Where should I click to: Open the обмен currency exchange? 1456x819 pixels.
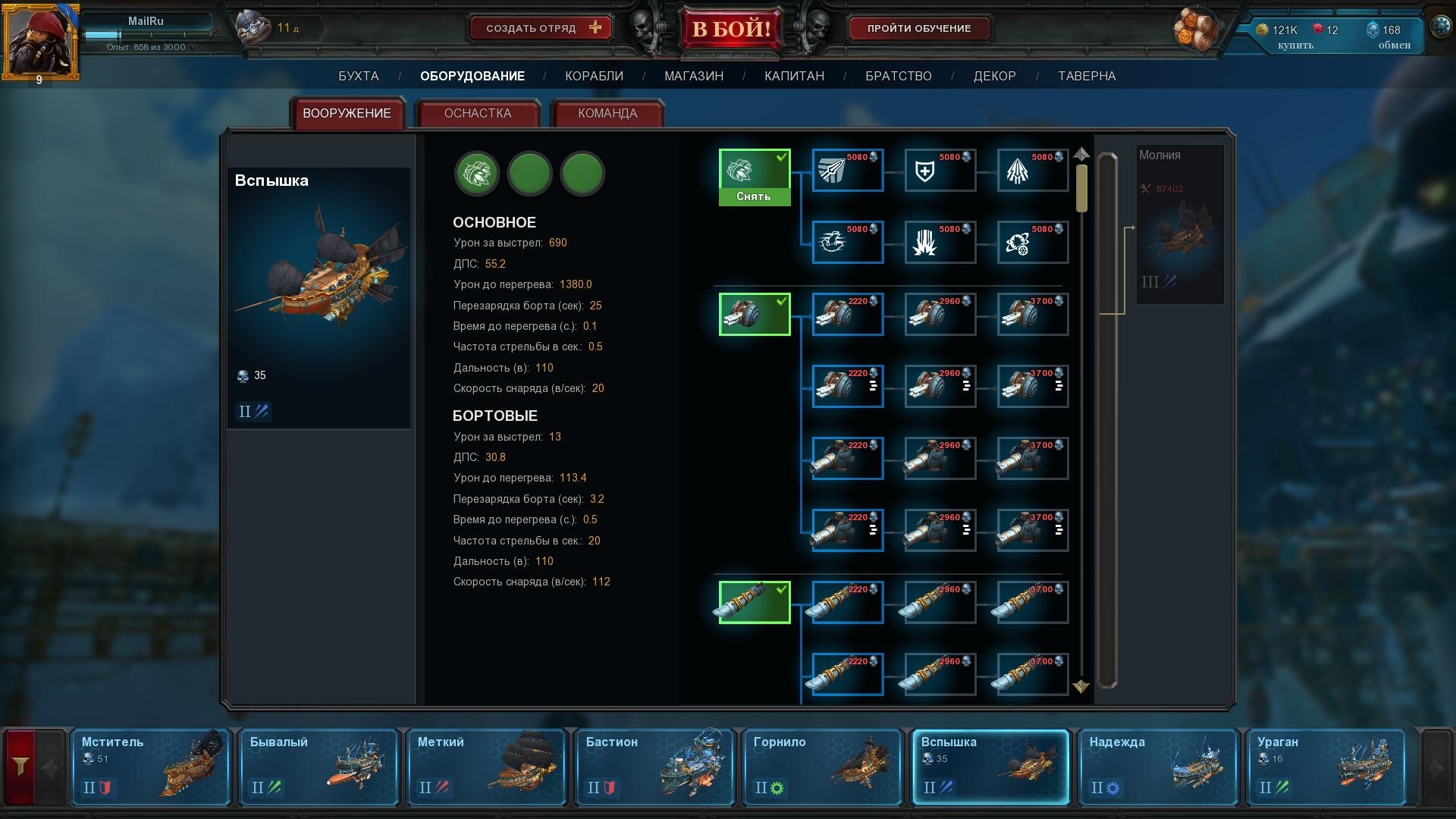coord(1394,45)
